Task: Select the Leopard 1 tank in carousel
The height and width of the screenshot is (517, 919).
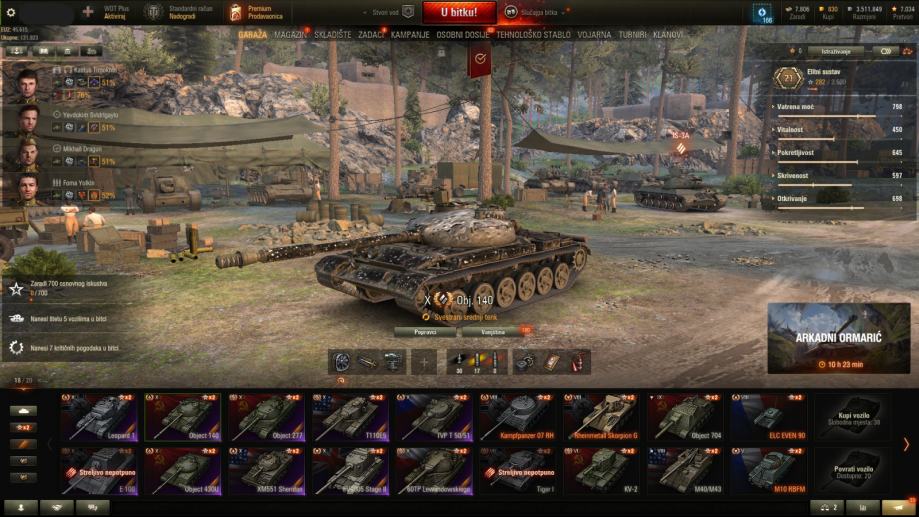Action: pos(100,417)
